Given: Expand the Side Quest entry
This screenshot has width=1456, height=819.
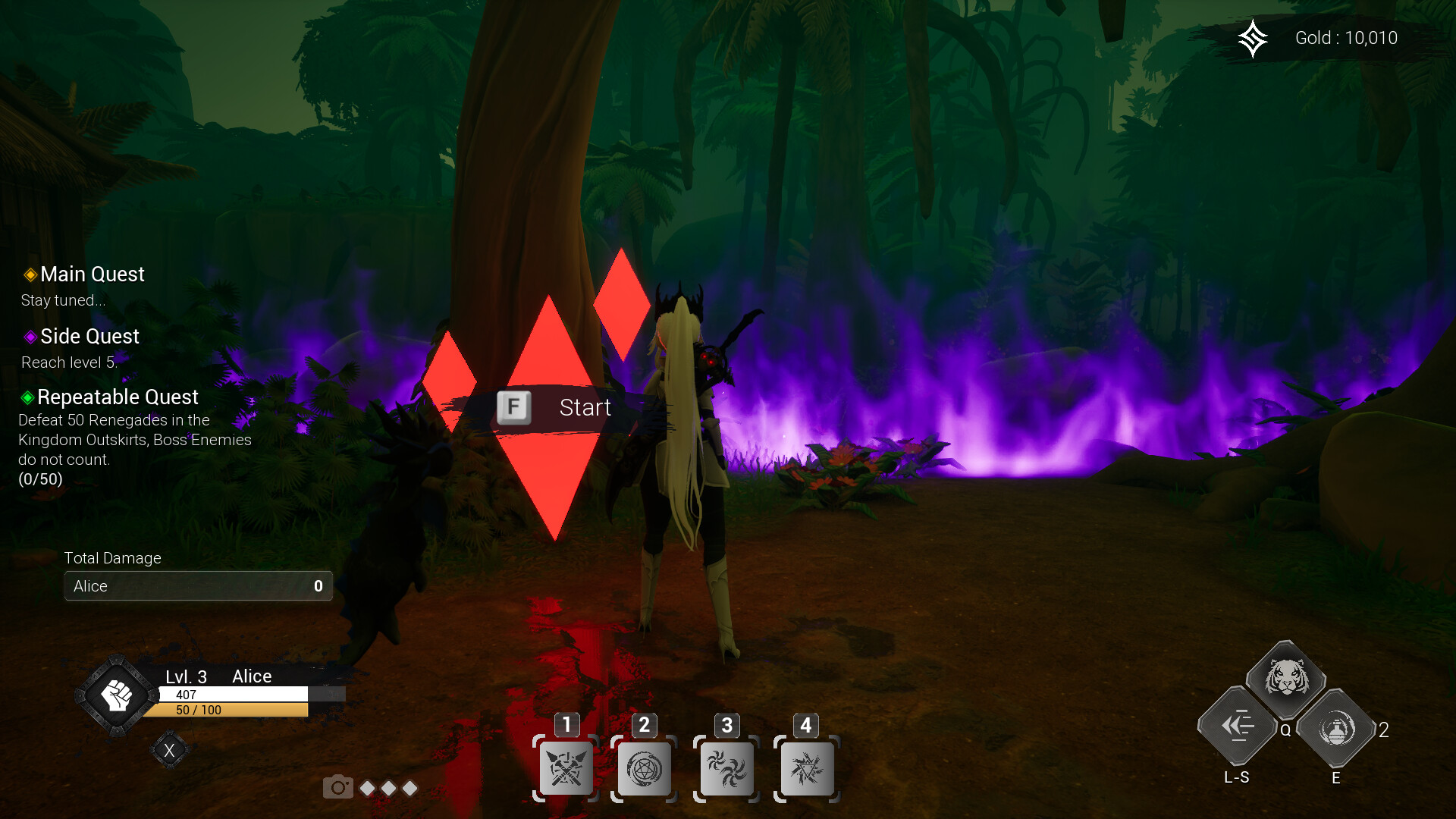Looking at the screenshot, I should click(x=89, y=337).
